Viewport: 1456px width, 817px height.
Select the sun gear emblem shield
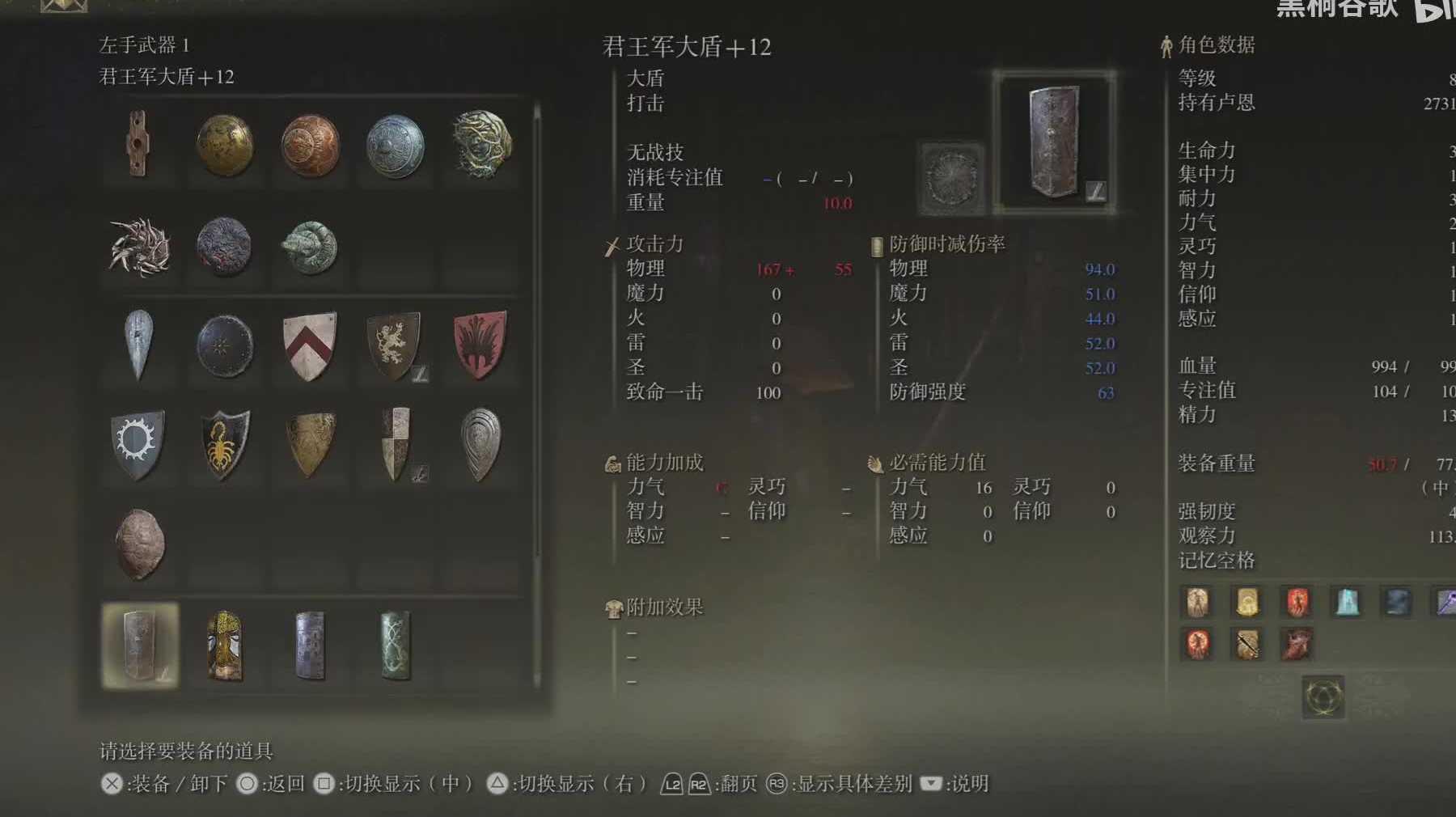[x=138, y=443]
